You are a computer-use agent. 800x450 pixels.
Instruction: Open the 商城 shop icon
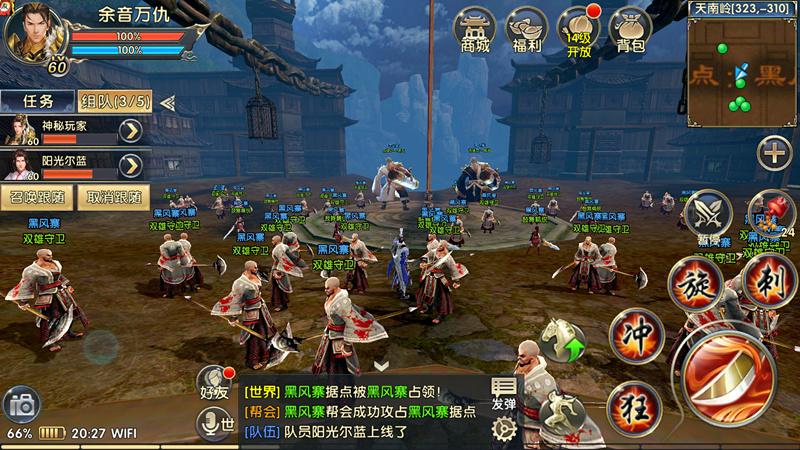coord(476,30)
